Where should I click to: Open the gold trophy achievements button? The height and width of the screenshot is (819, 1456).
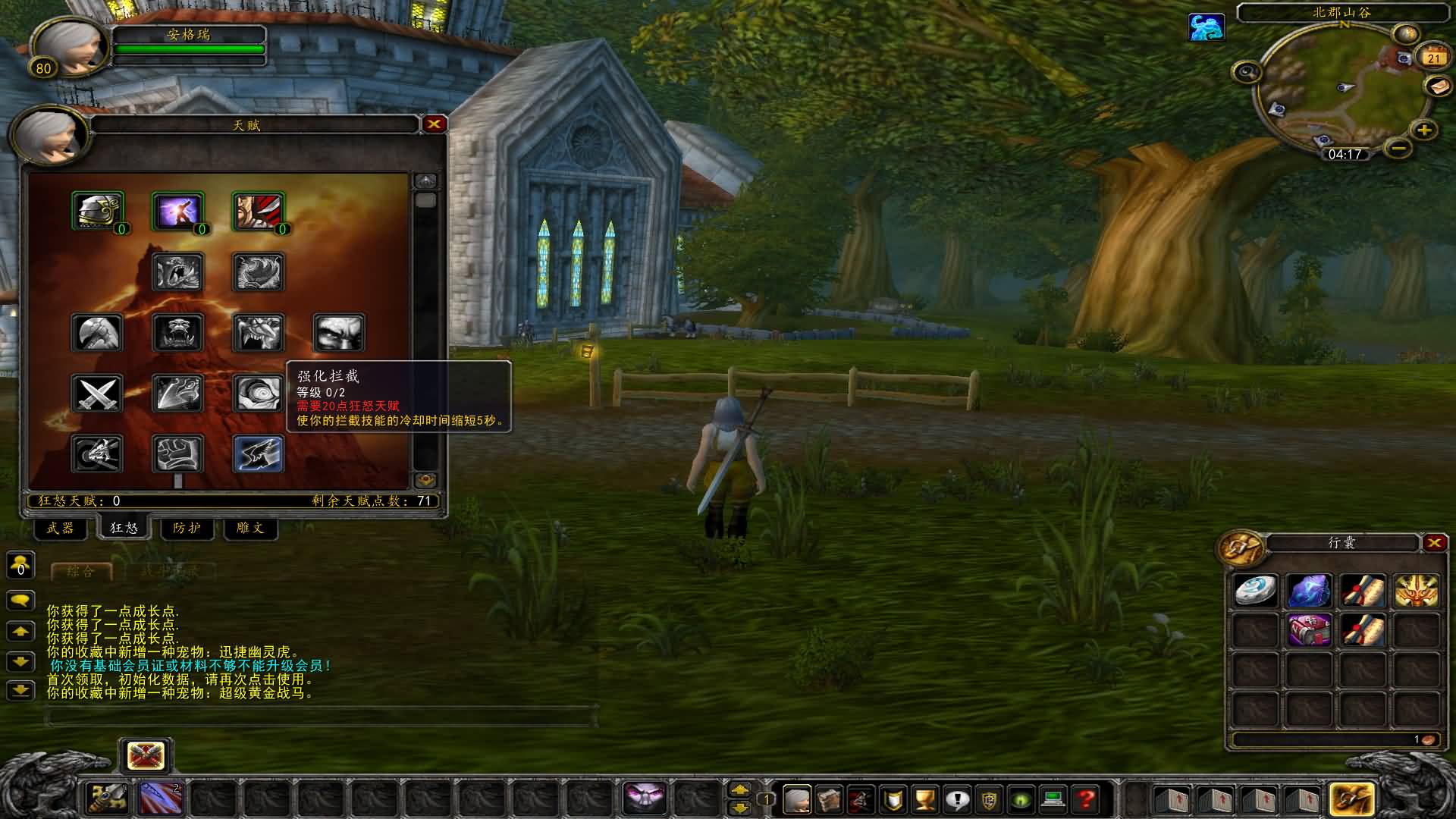tap(925, 799)
